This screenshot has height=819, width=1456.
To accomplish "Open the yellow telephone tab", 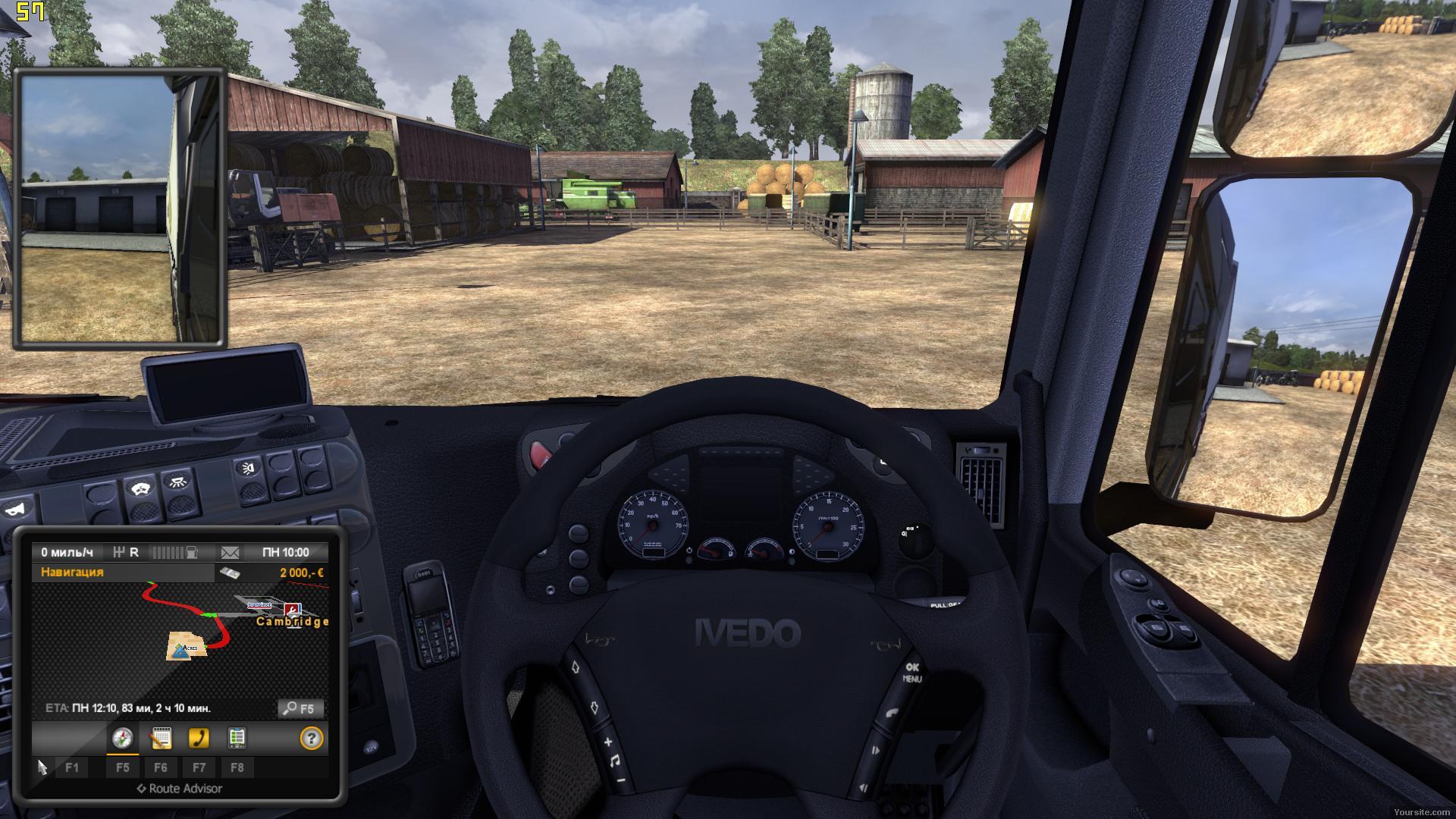I will coord(199,738).
